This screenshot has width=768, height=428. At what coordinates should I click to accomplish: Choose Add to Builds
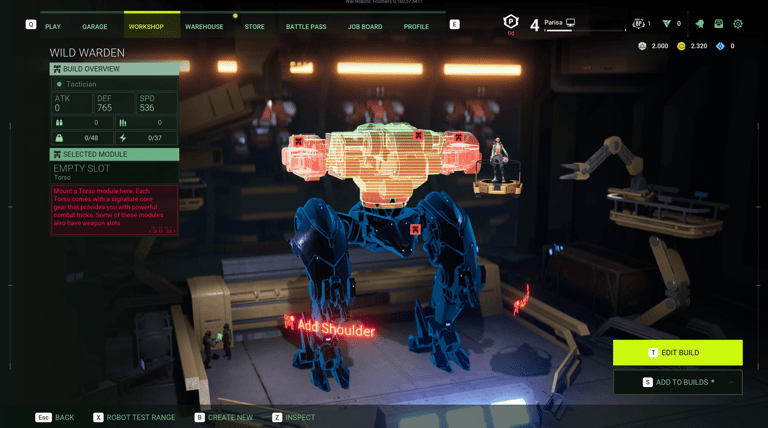coord(678,382)
